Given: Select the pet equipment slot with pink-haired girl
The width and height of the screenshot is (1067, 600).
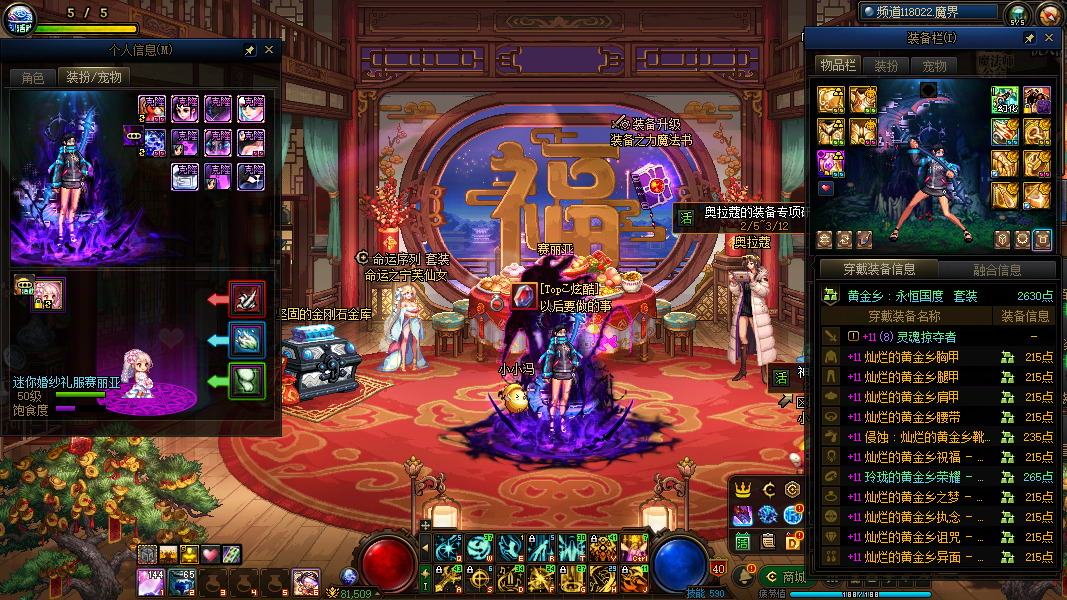Looking at the screenshot, I should click(x=47, y=294).
